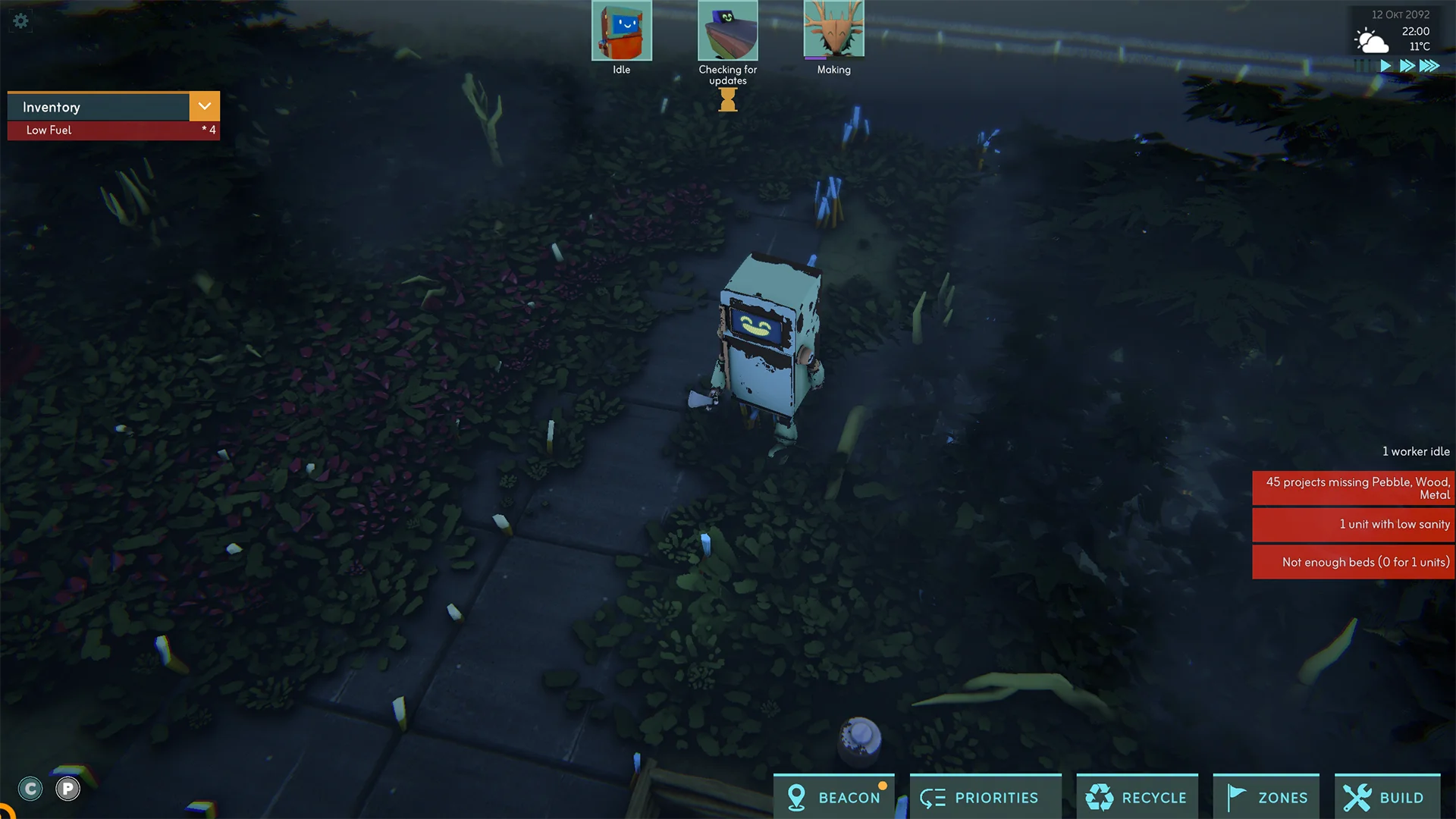This screenshot has height=819, width=1456.
Task: Set game speed to normal play
Action: 1385,66
